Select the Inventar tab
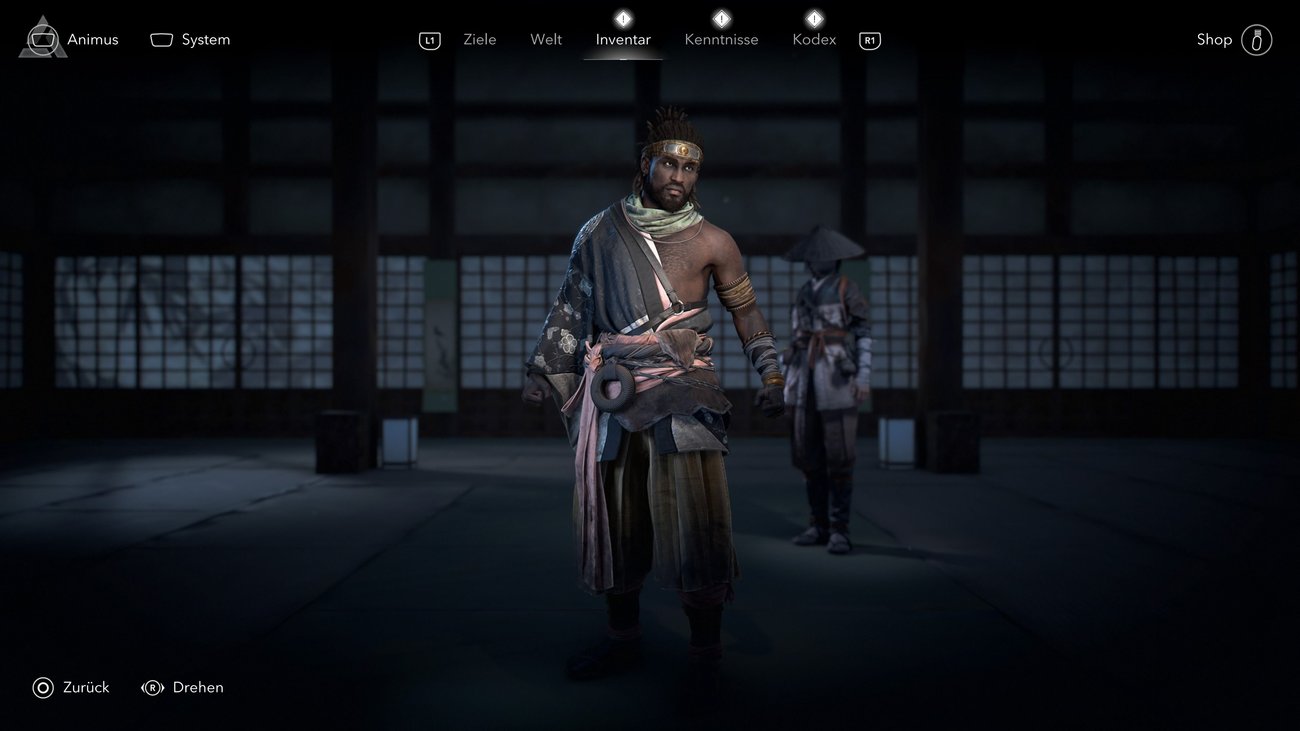The image size is (1300, 731). pos(623,40)
